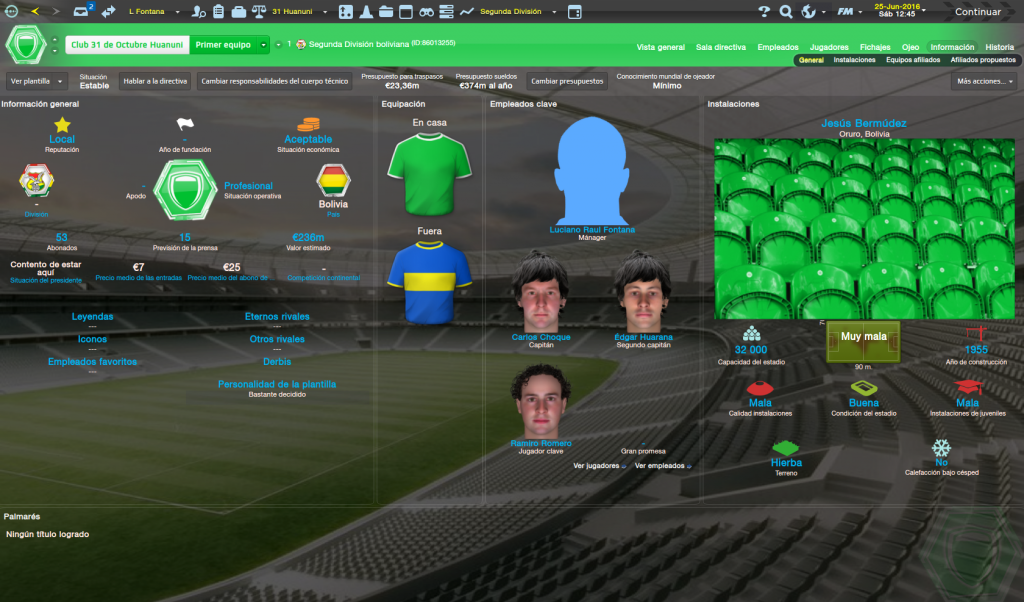Open key player Ramiro Romero
Image resolution: width=1024 pixels, height=602 pixels.
click(540, 443)
